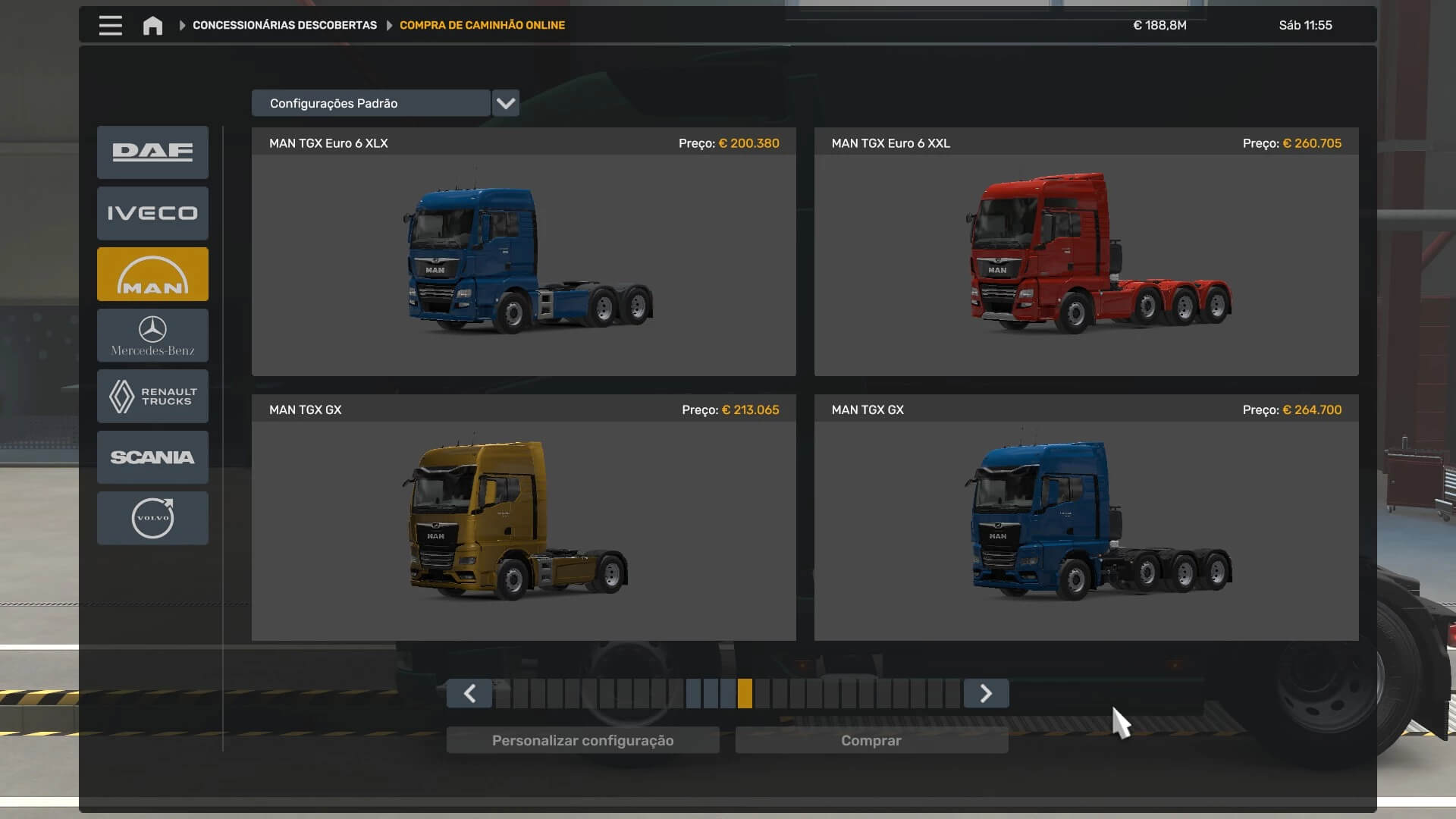Browse Scania trucks

click(152, 457)
